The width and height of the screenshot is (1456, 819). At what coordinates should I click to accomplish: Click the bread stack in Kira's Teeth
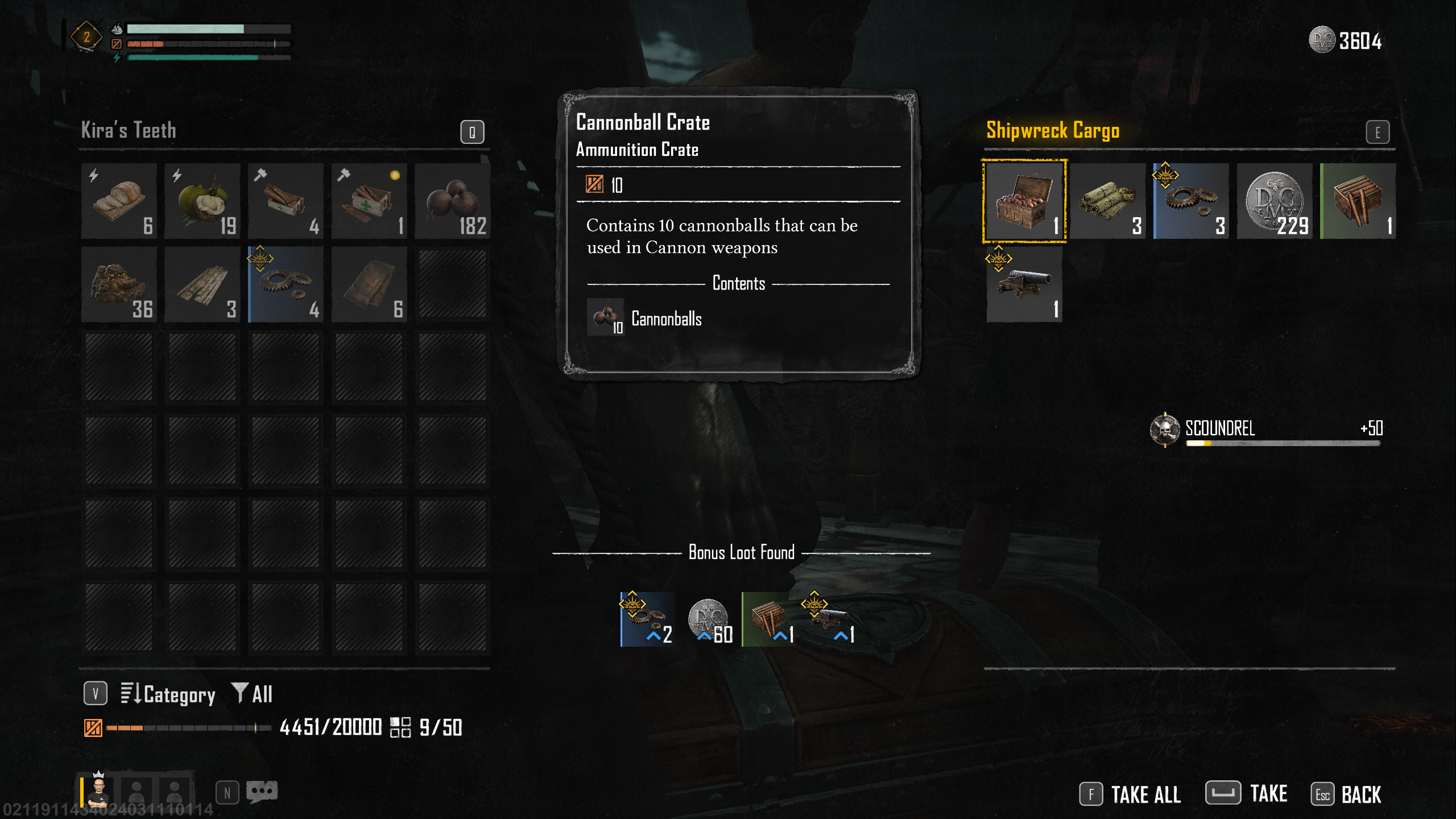point(119,201)
